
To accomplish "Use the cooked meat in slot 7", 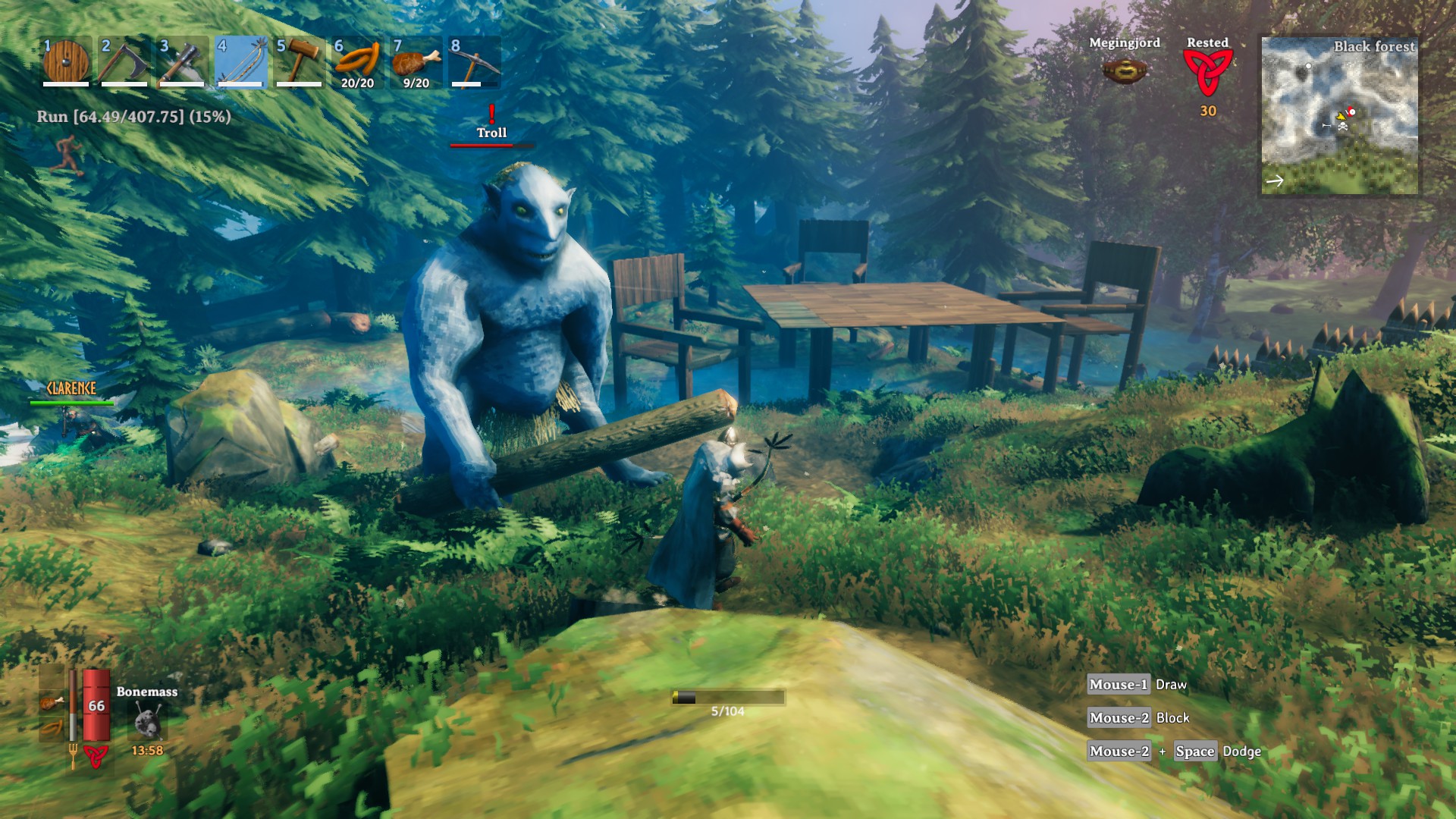I will [416, 62].
